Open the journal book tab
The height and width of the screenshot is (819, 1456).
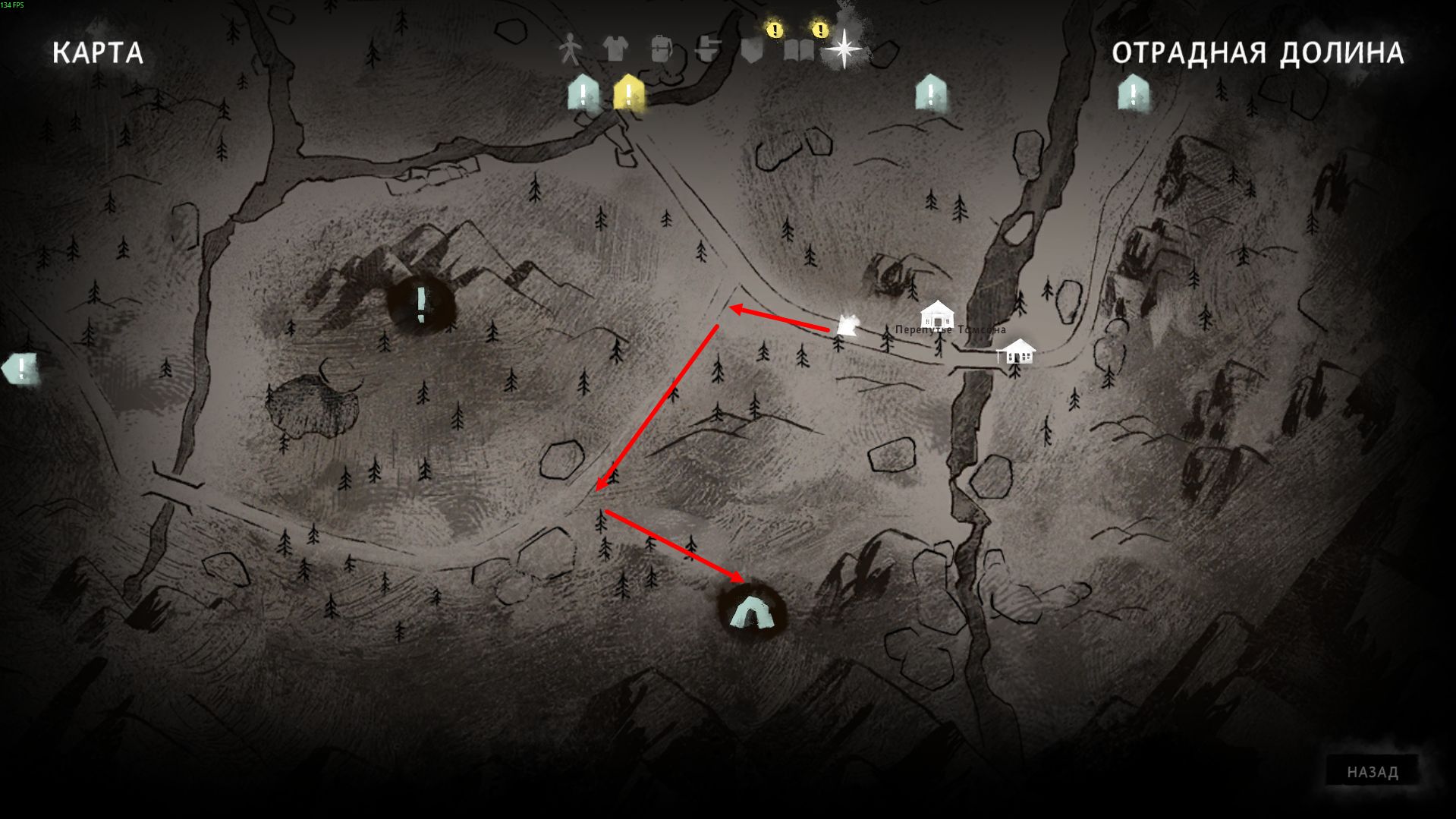point(798,52)
